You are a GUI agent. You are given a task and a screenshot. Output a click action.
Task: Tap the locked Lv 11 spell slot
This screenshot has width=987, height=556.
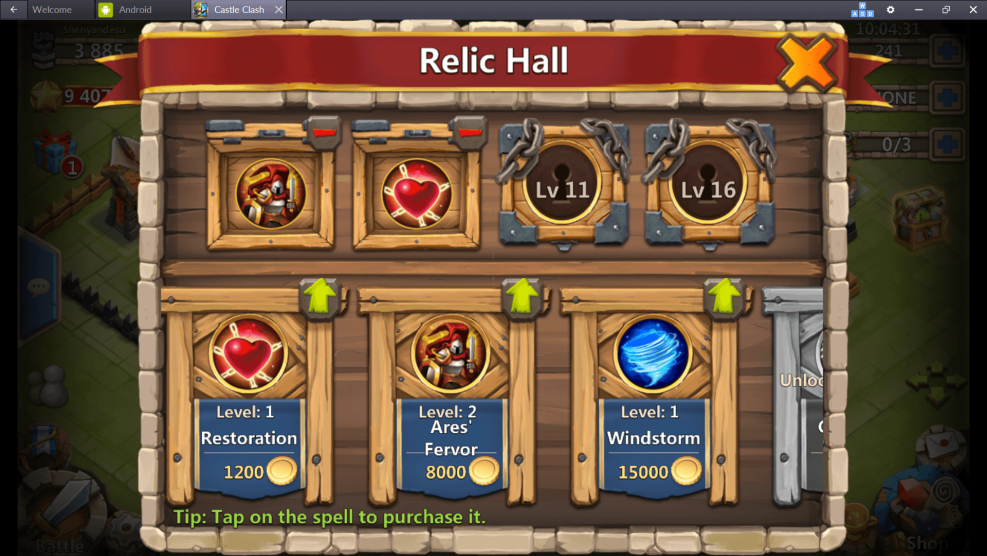563,189
